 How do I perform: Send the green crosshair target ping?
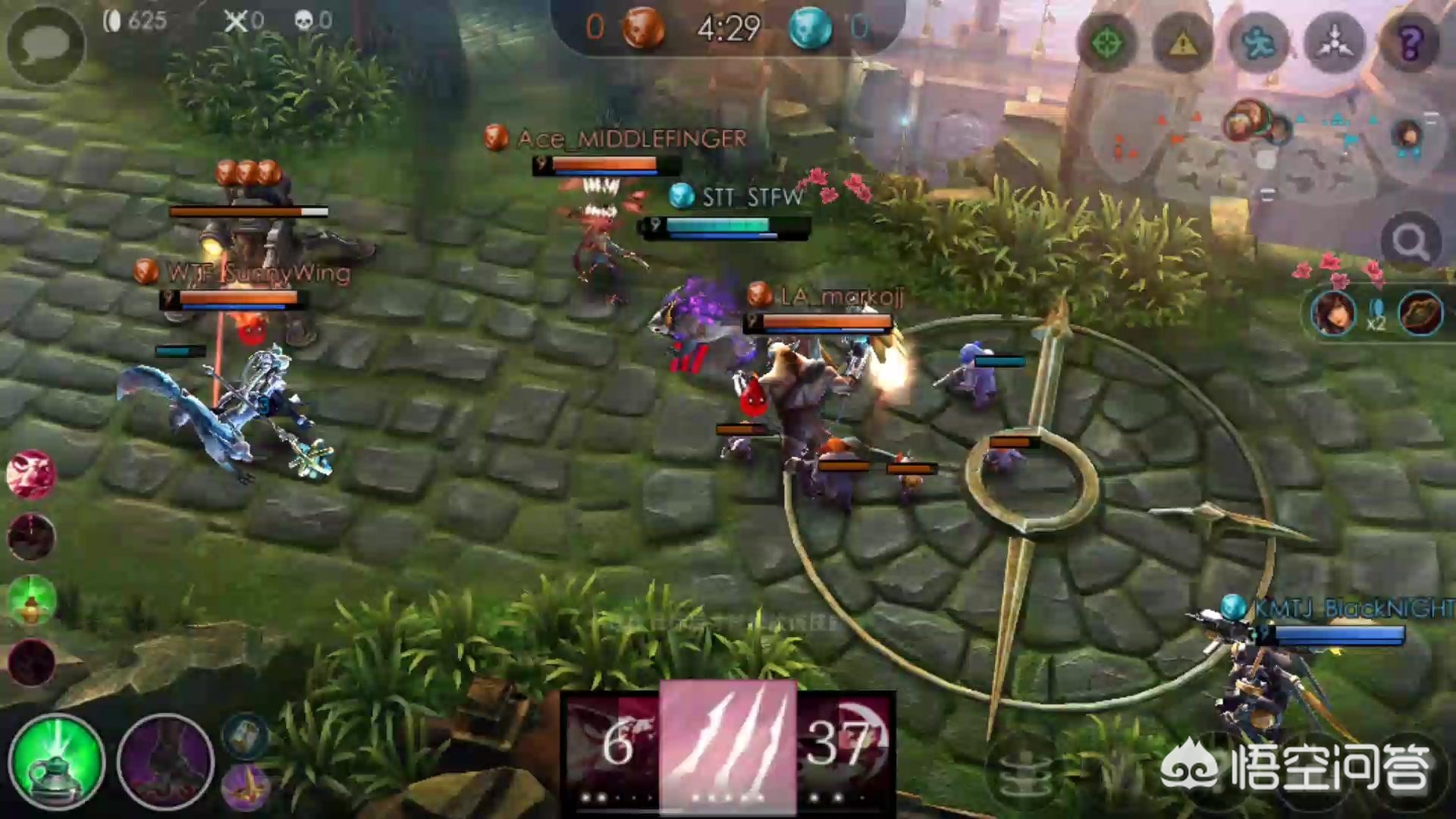1106,43
